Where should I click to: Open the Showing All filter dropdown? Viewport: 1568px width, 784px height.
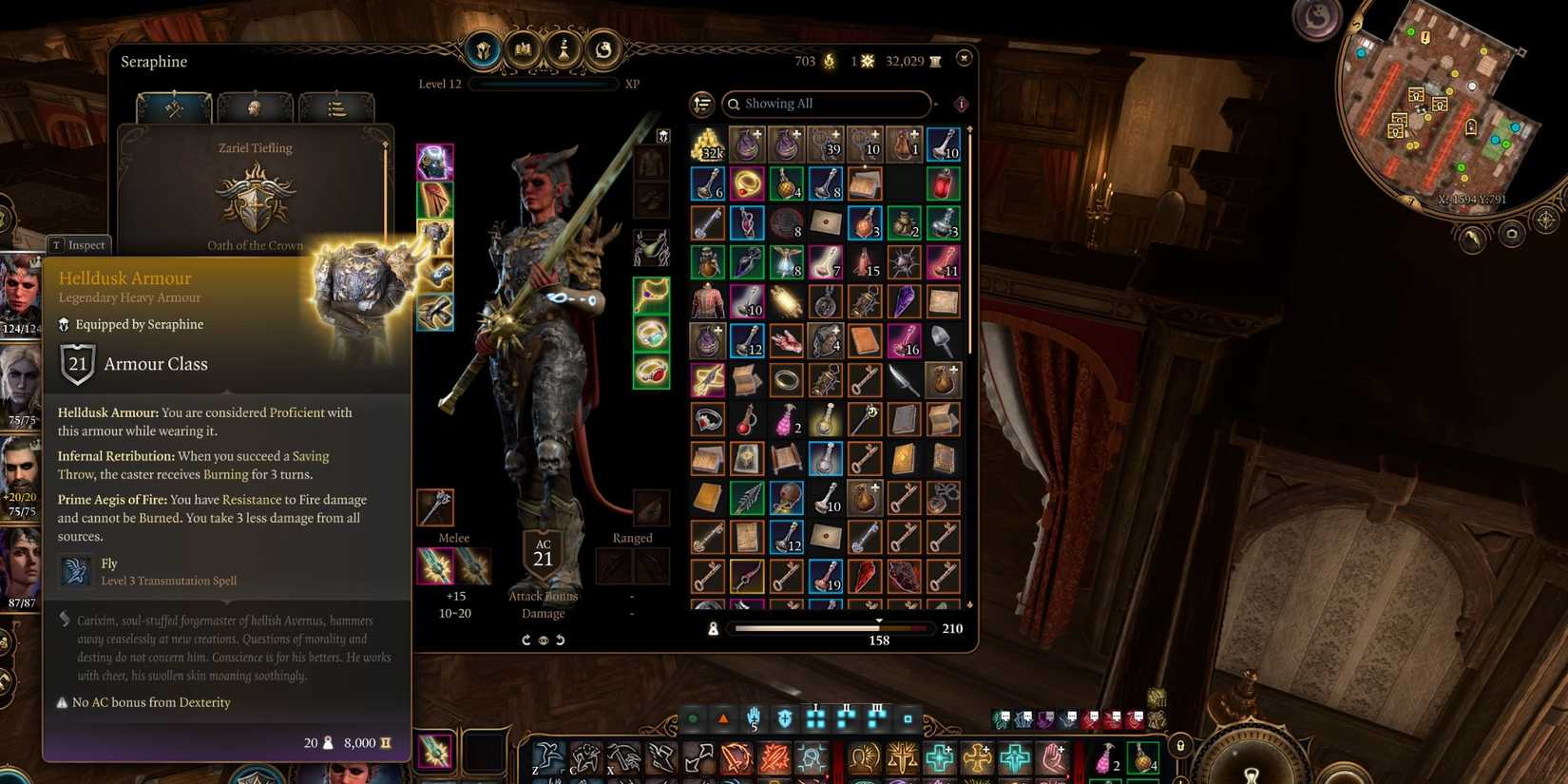click(x=827, y=104)
